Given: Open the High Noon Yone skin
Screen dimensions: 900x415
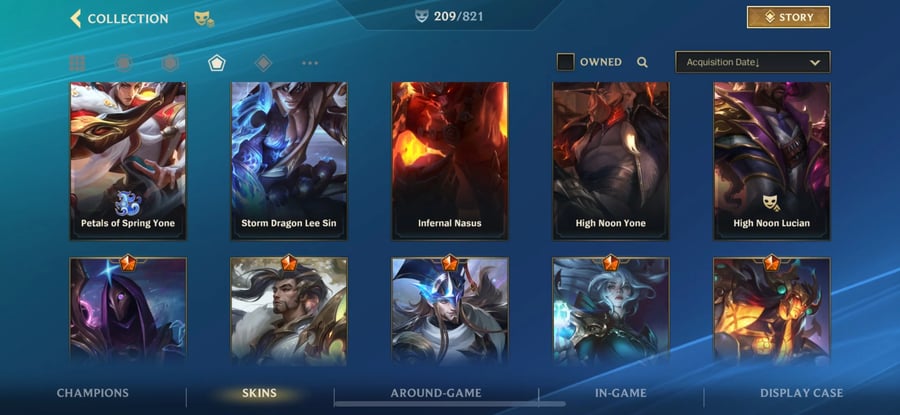Looking at the screenshot, I should coord(611,160).
